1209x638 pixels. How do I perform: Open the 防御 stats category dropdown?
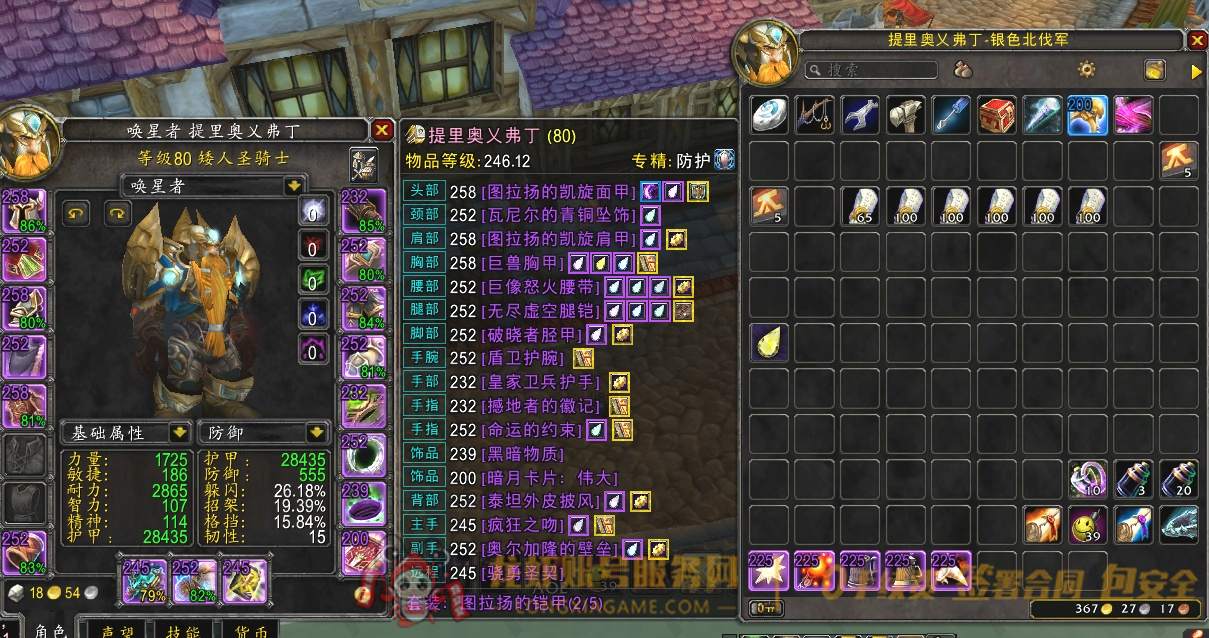coord(317,433)
